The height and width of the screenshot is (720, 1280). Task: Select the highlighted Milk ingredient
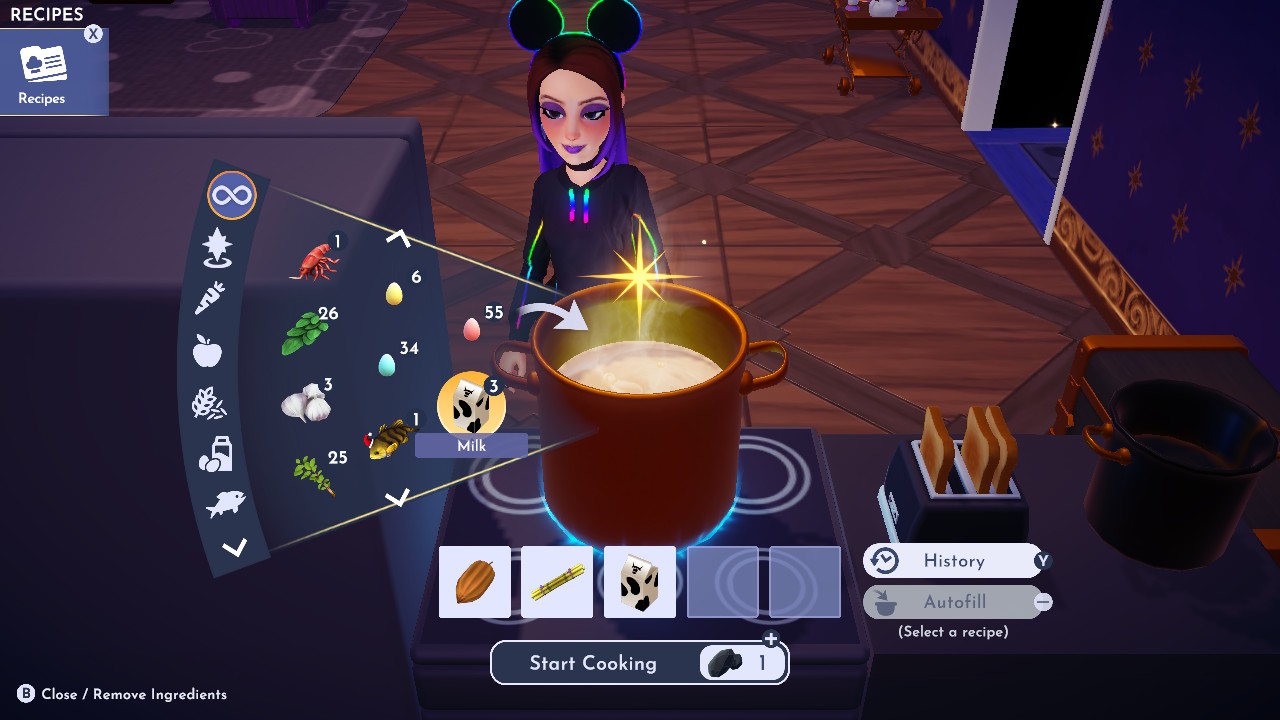[x=470, y=405]
